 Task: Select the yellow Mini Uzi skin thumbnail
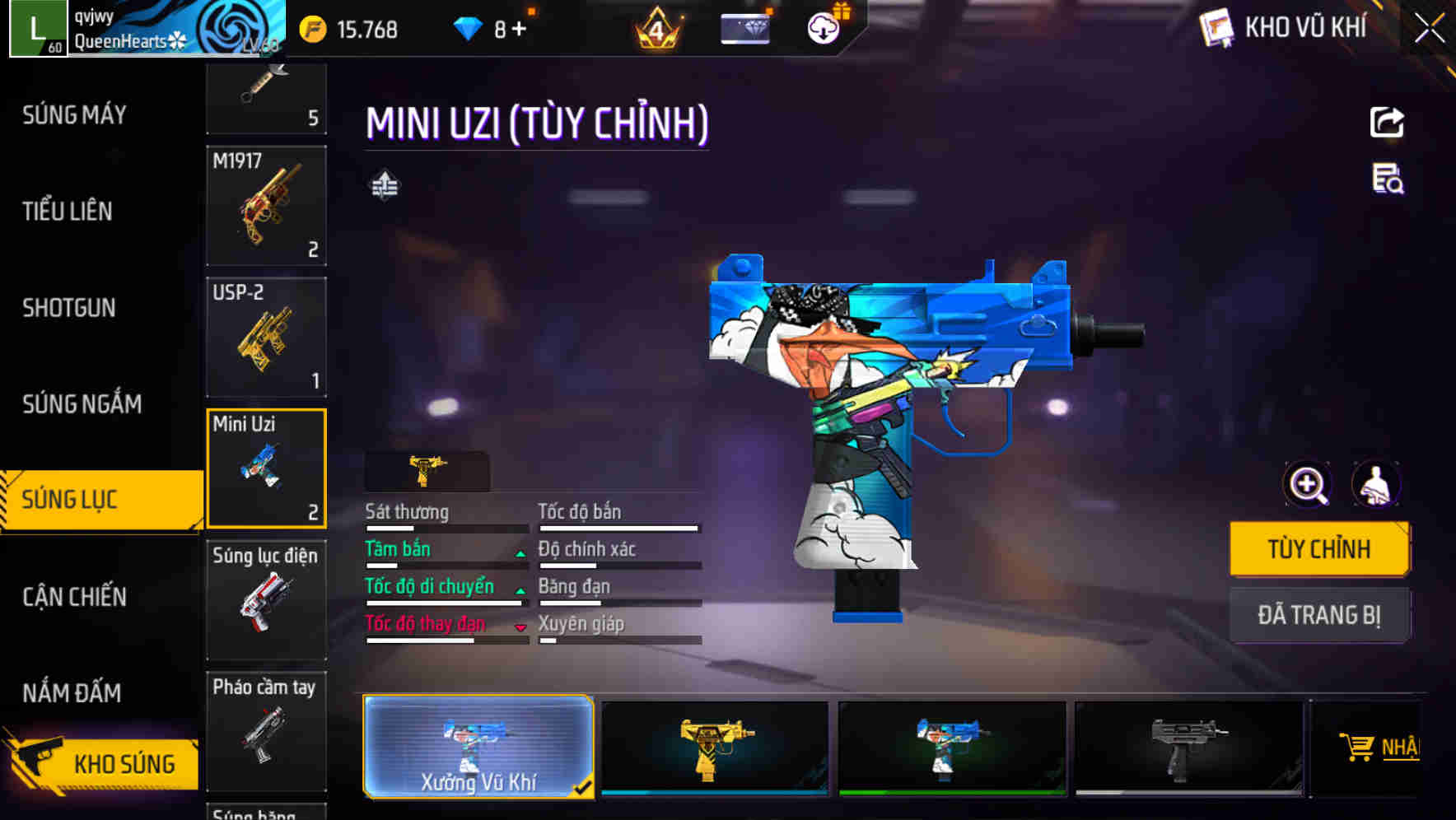coord(714,748)
